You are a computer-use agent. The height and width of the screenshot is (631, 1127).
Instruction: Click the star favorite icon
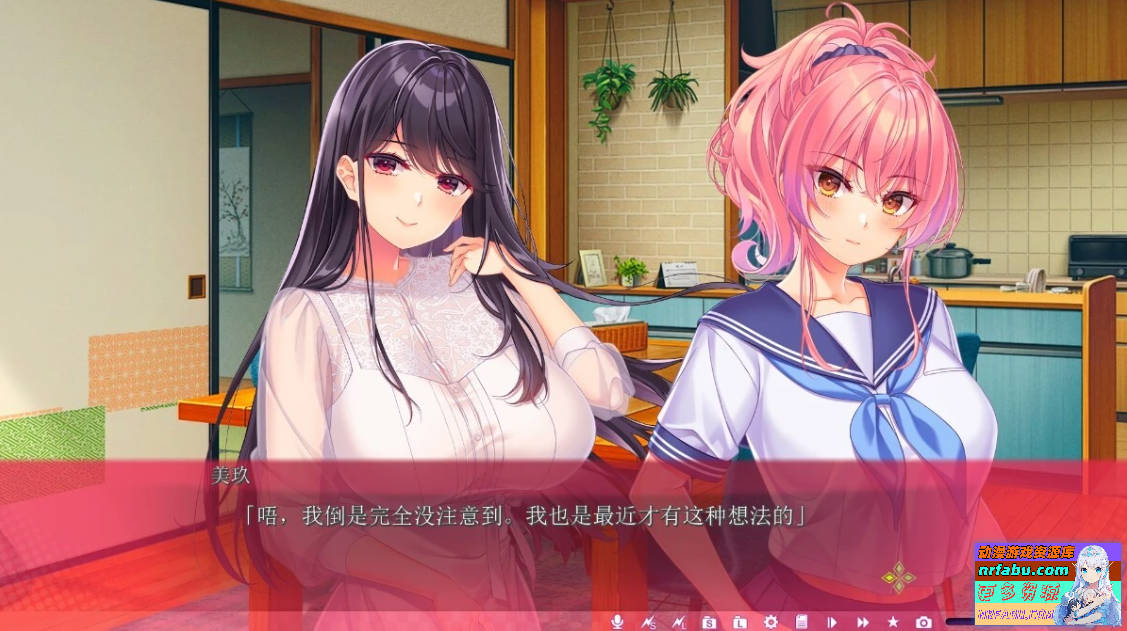click(x=893, y=622)
